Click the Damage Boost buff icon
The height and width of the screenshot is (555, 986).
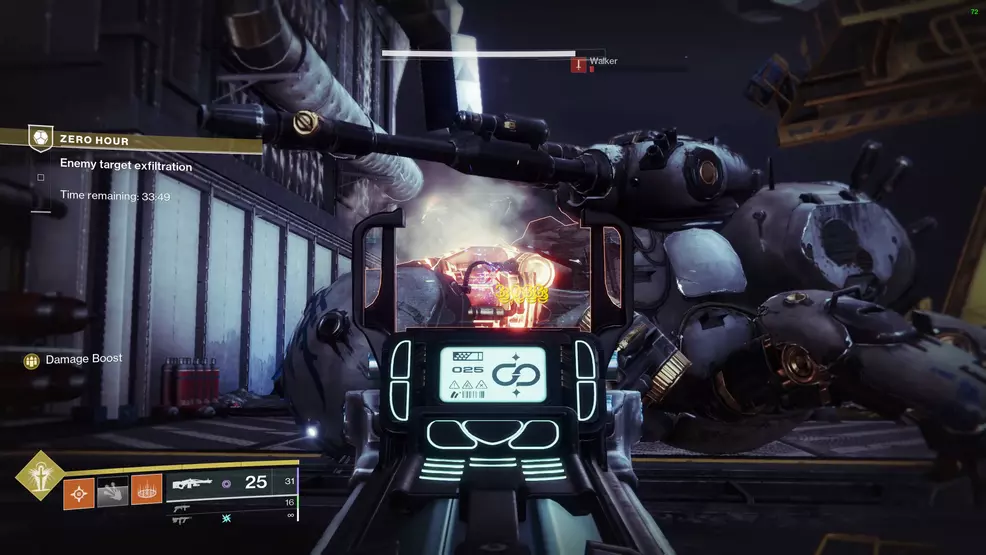tap(31, 360)
